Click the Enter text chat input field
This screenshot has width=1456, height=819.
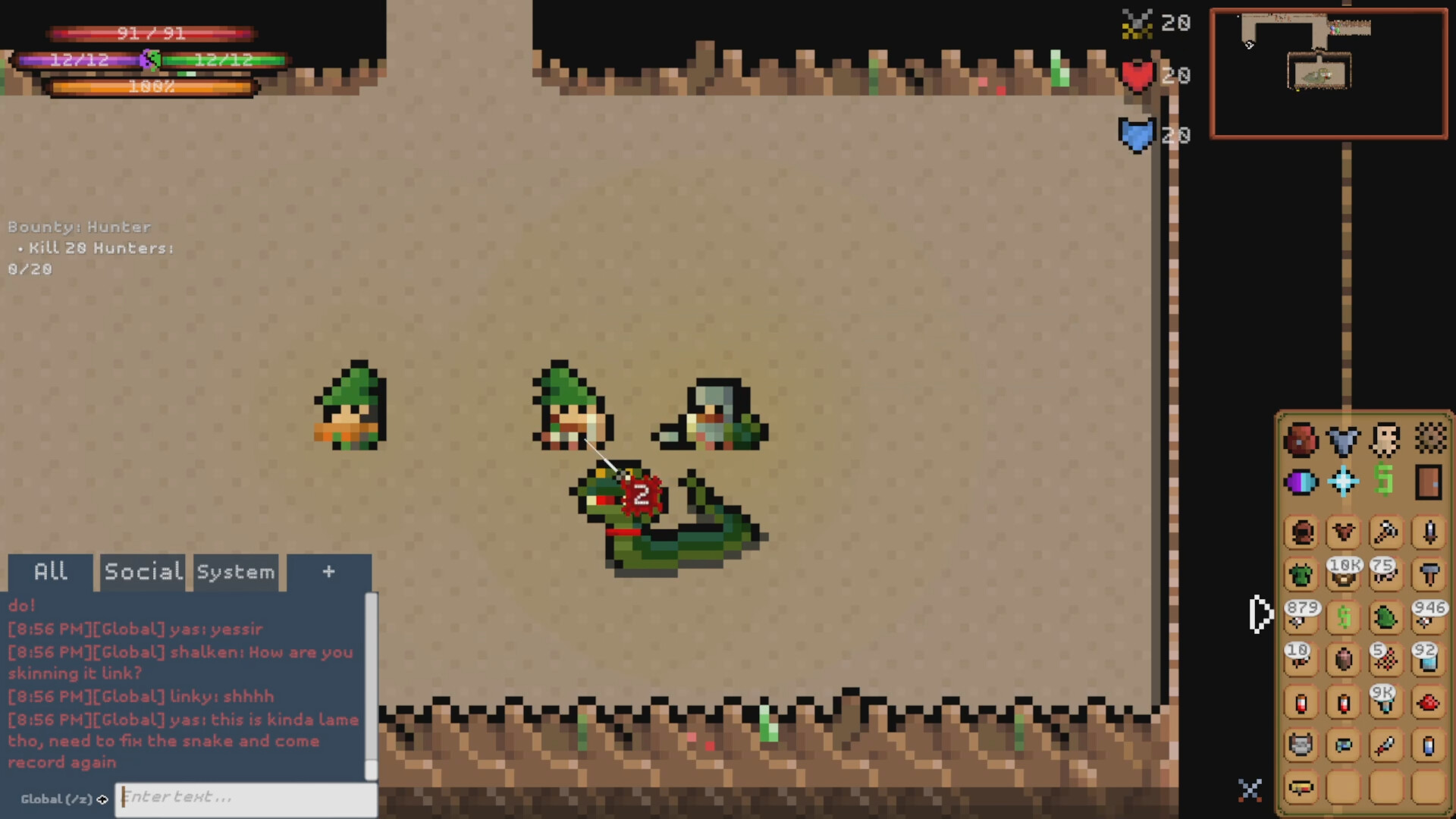click(x=243, y=797)
